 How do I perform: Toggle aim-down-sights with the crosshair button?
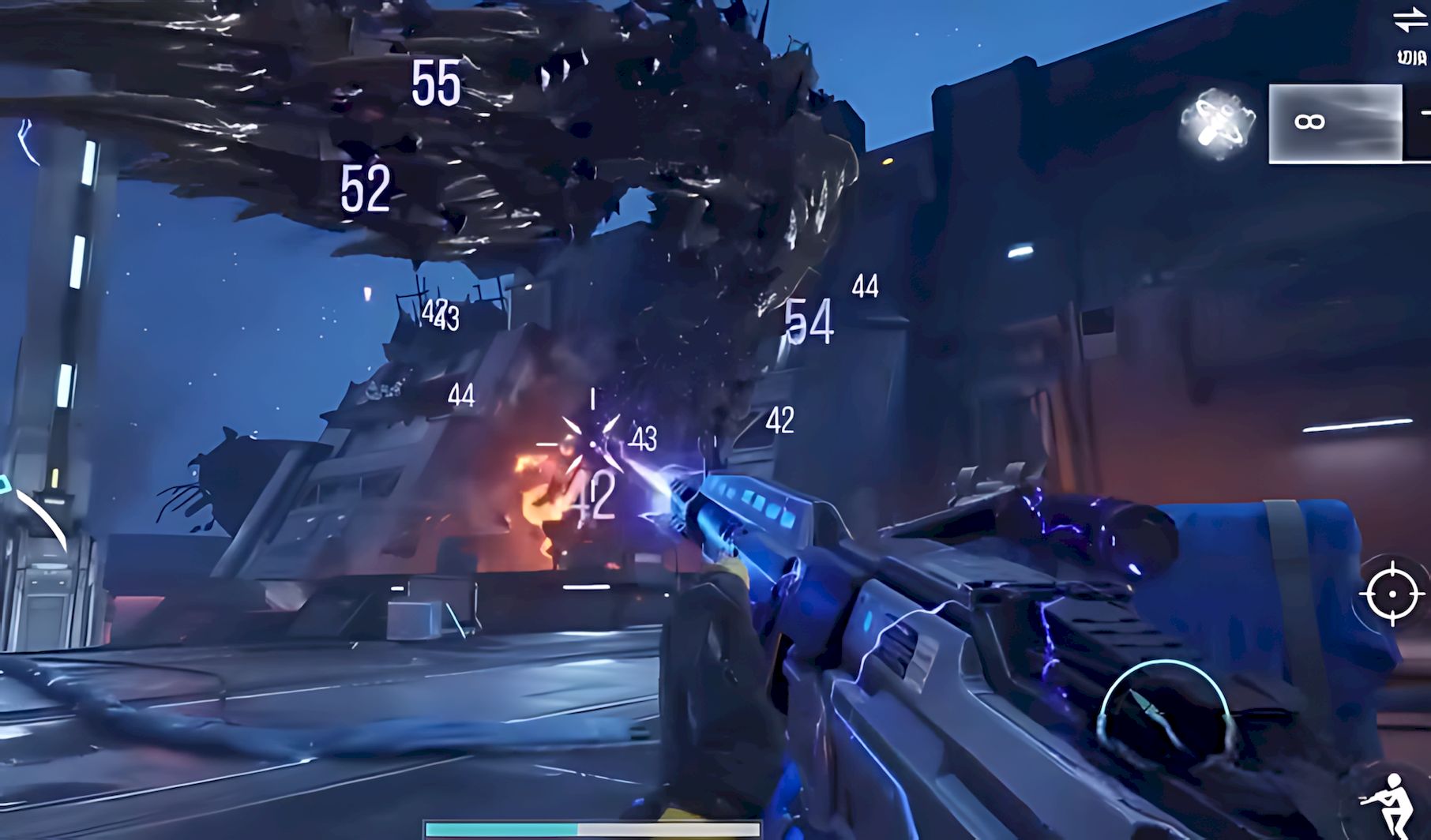(1392, 593)
